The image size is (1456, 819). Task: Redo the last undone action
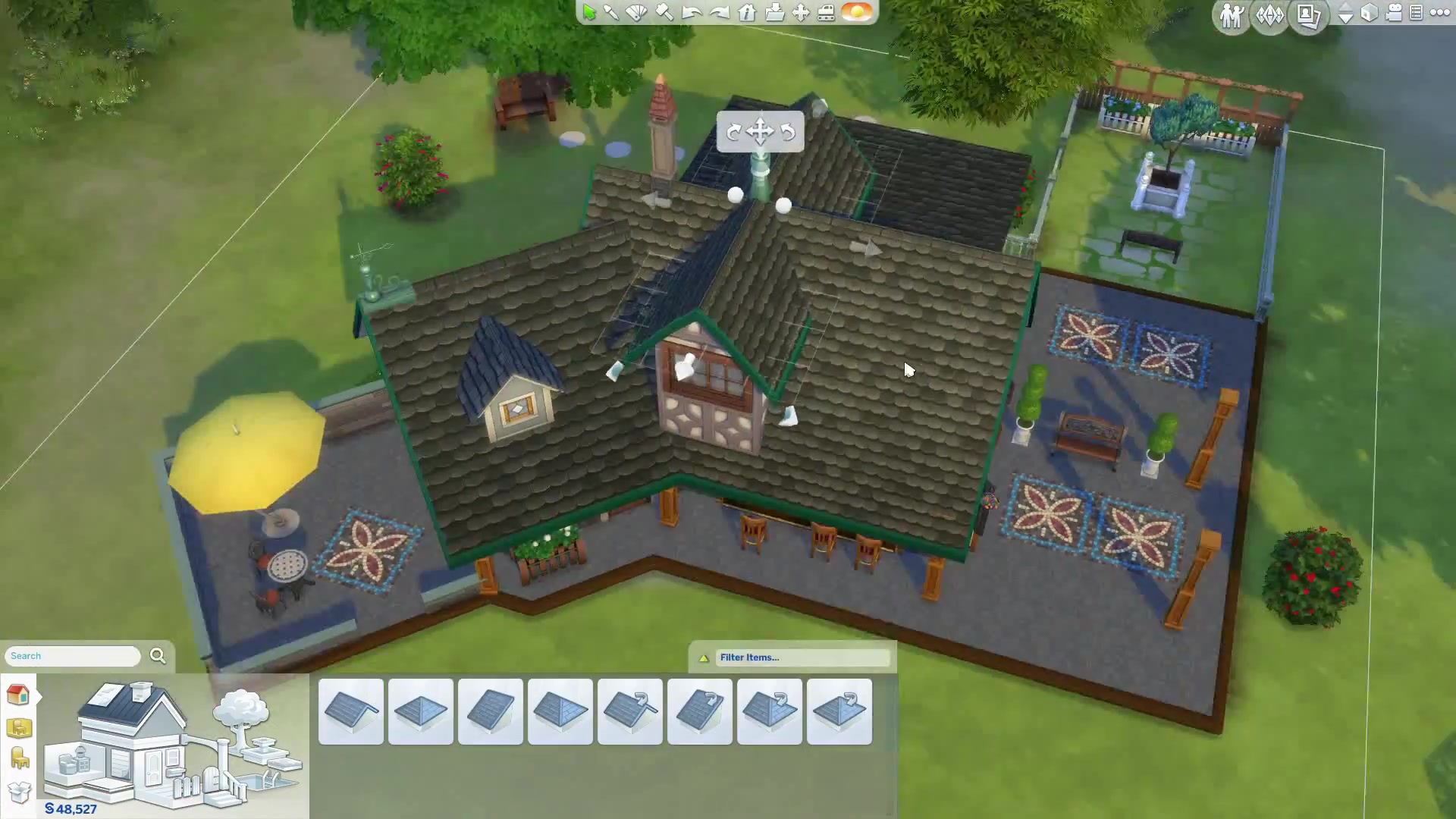click(x=719, y=12)
